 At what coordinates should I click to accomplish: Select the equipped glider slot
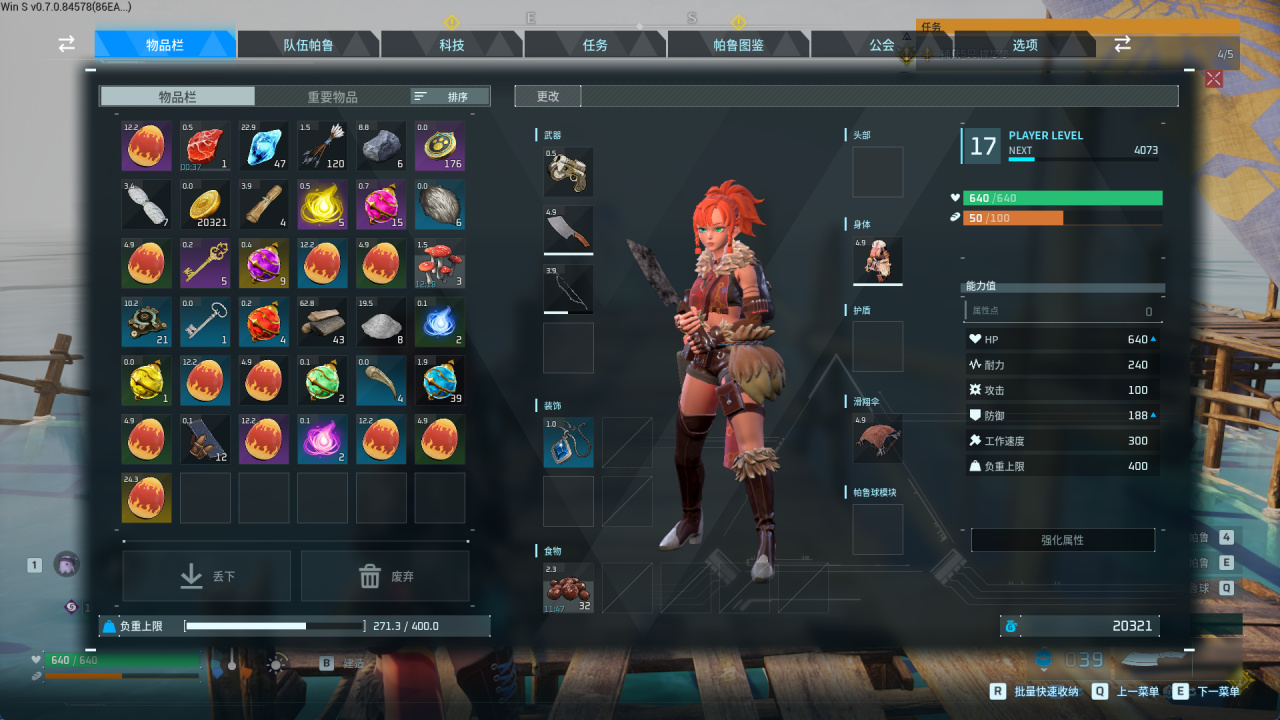point(878,438)
